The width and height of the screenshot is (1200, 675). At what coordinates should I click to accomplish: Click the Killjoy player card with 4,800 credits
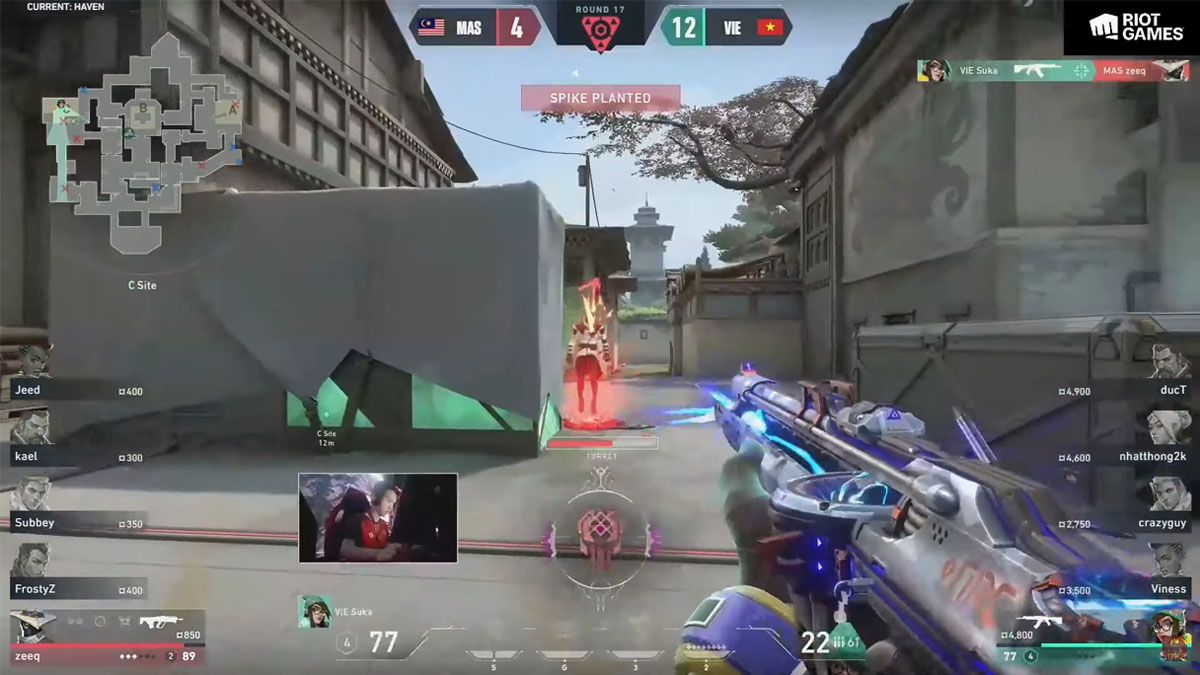(x=1095, y=640)
